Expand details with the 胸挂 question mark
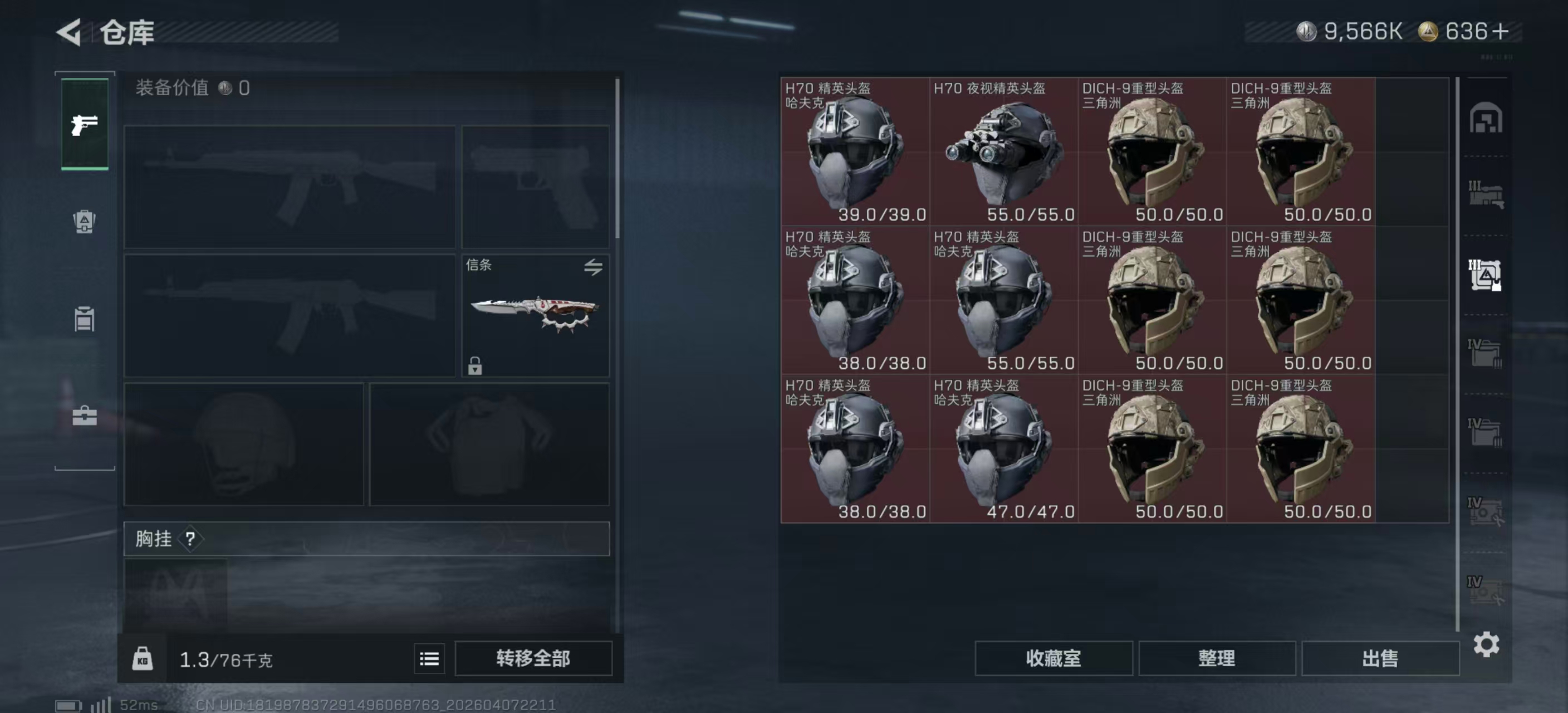Image resolution: width=1568 pixels, height=713 pixels. [x=192, y=538]
